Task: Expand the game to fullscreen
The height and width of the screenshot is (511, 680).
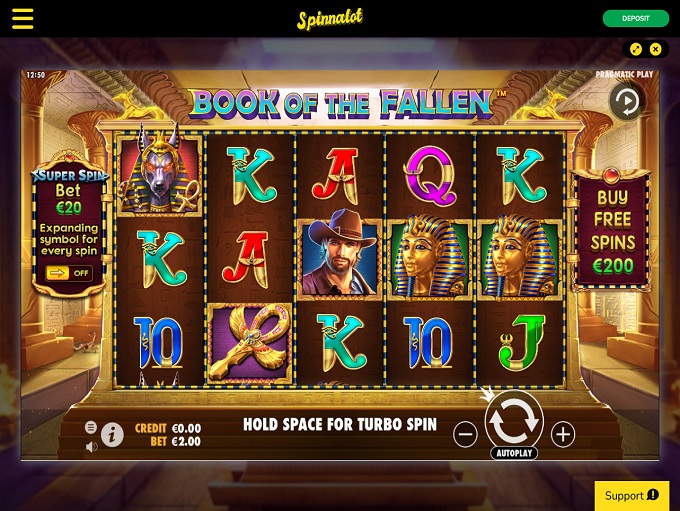Action: coord(636,49)
